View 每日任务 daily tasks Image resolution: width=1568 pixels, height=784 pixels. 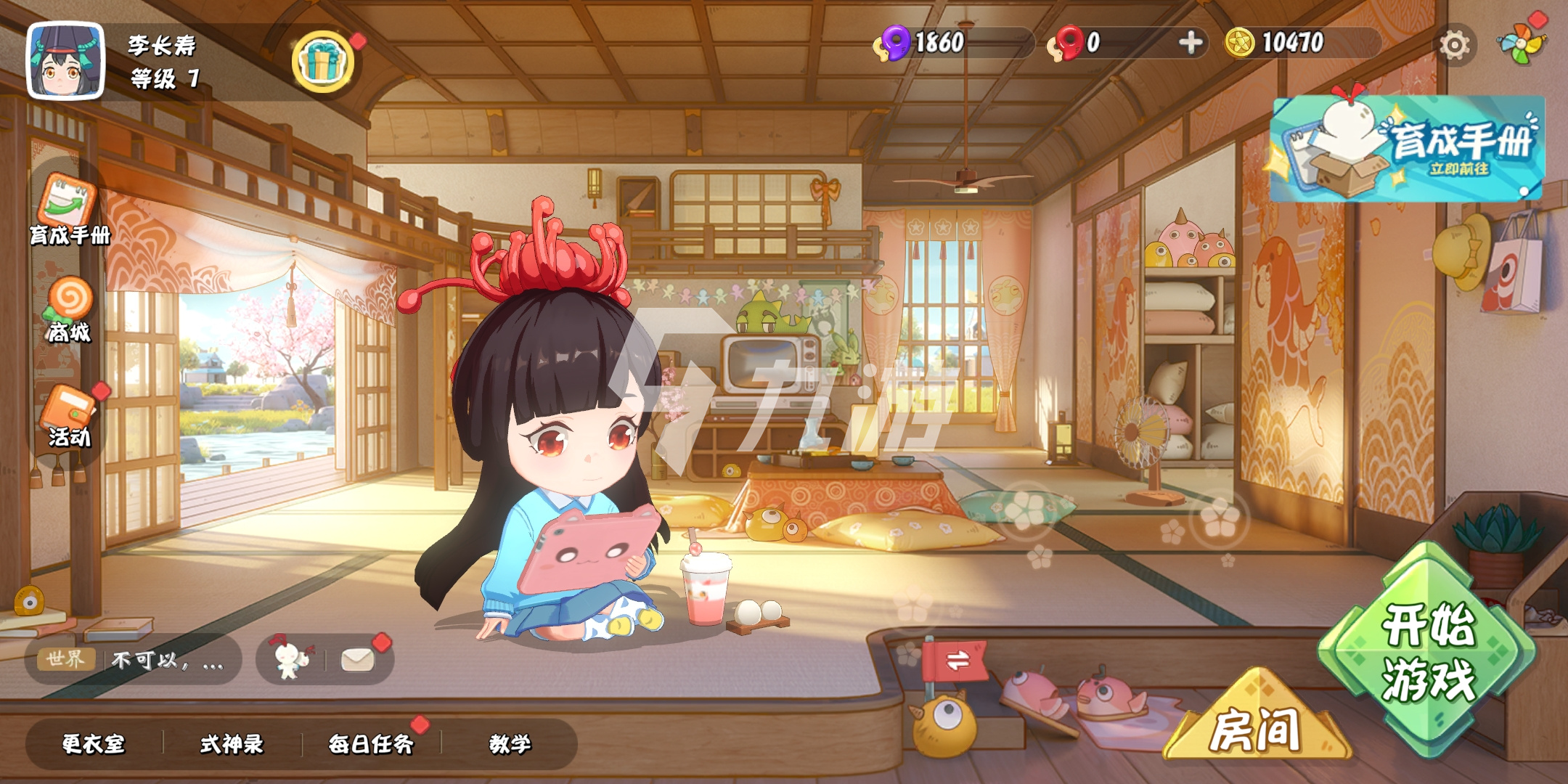click(x=370, y=744)
